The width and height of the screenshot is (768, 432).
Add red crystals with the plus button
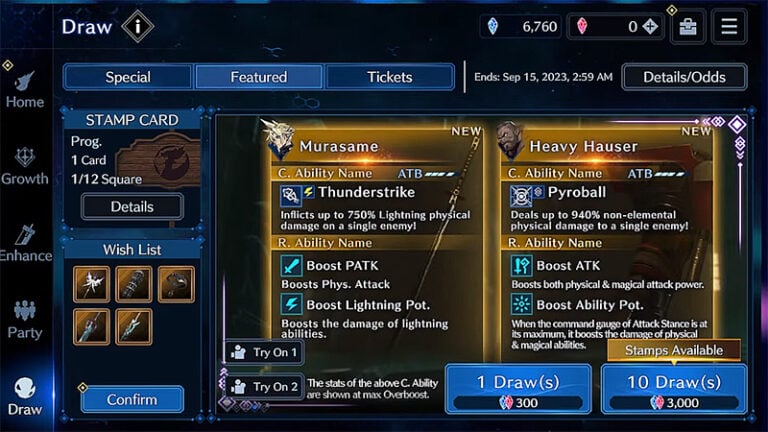click(651, 27)
